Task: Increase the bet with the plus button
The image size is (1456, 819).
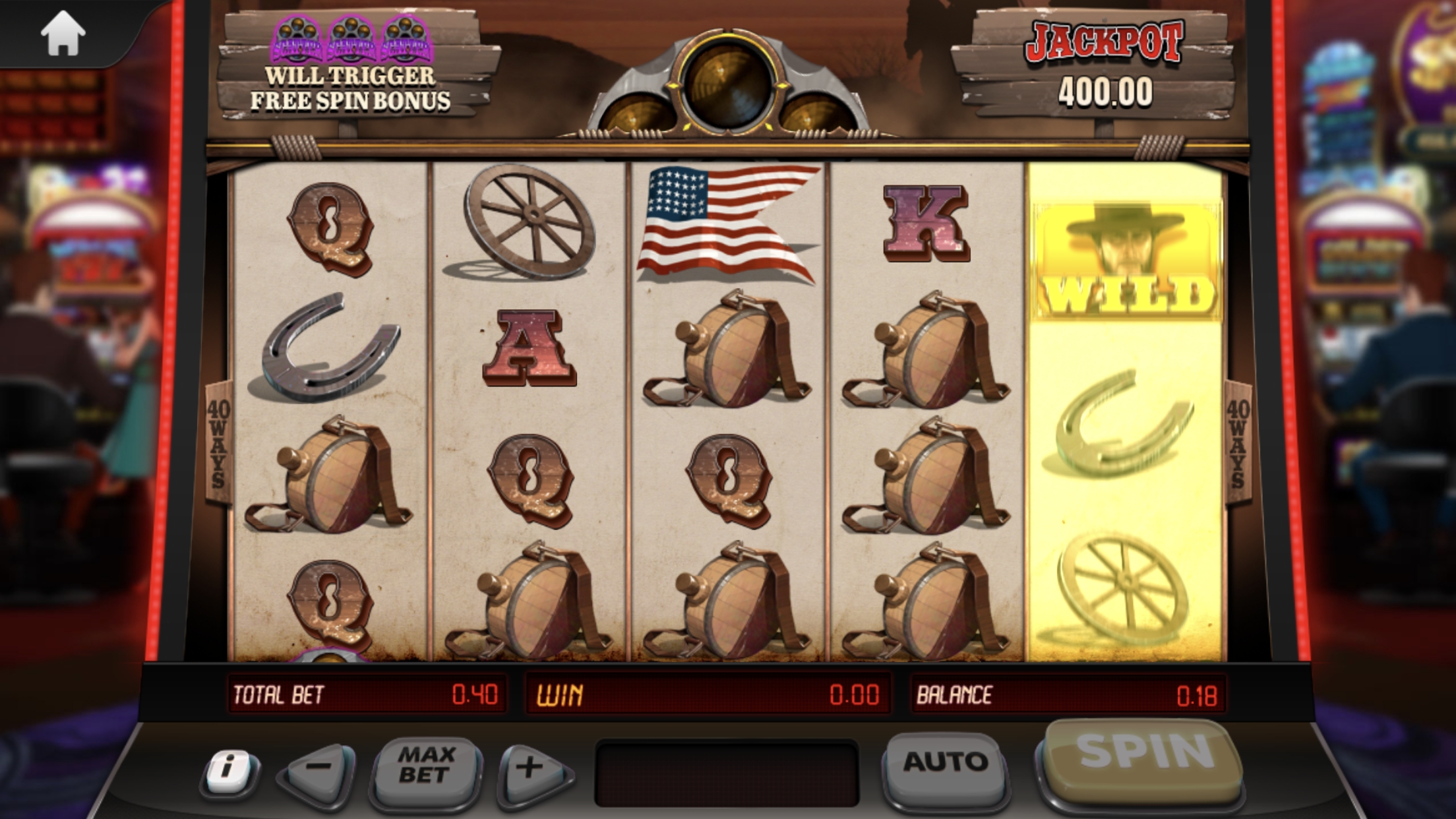Action: 531,768
